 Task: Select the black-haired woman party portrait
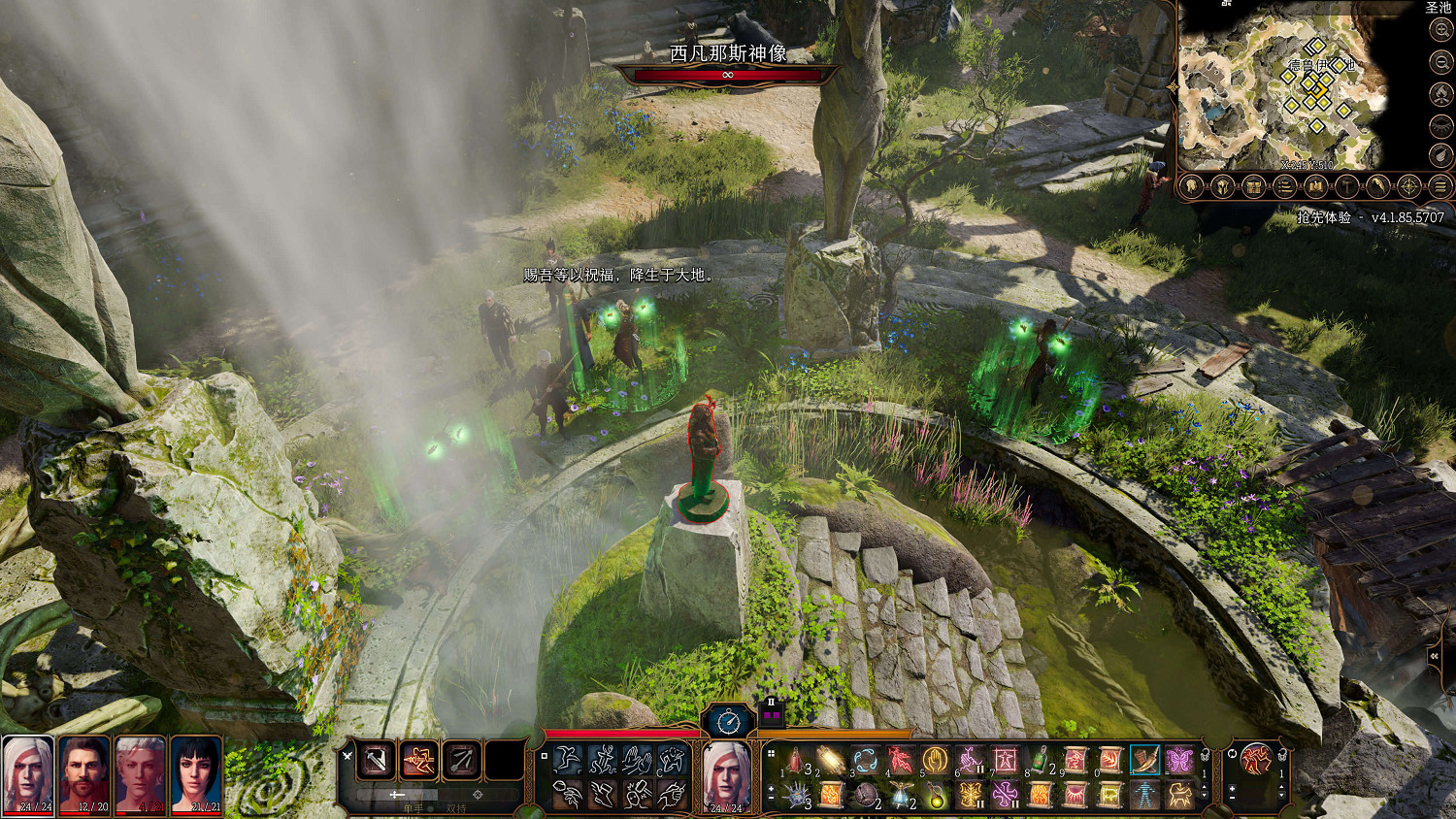(196, 772)
